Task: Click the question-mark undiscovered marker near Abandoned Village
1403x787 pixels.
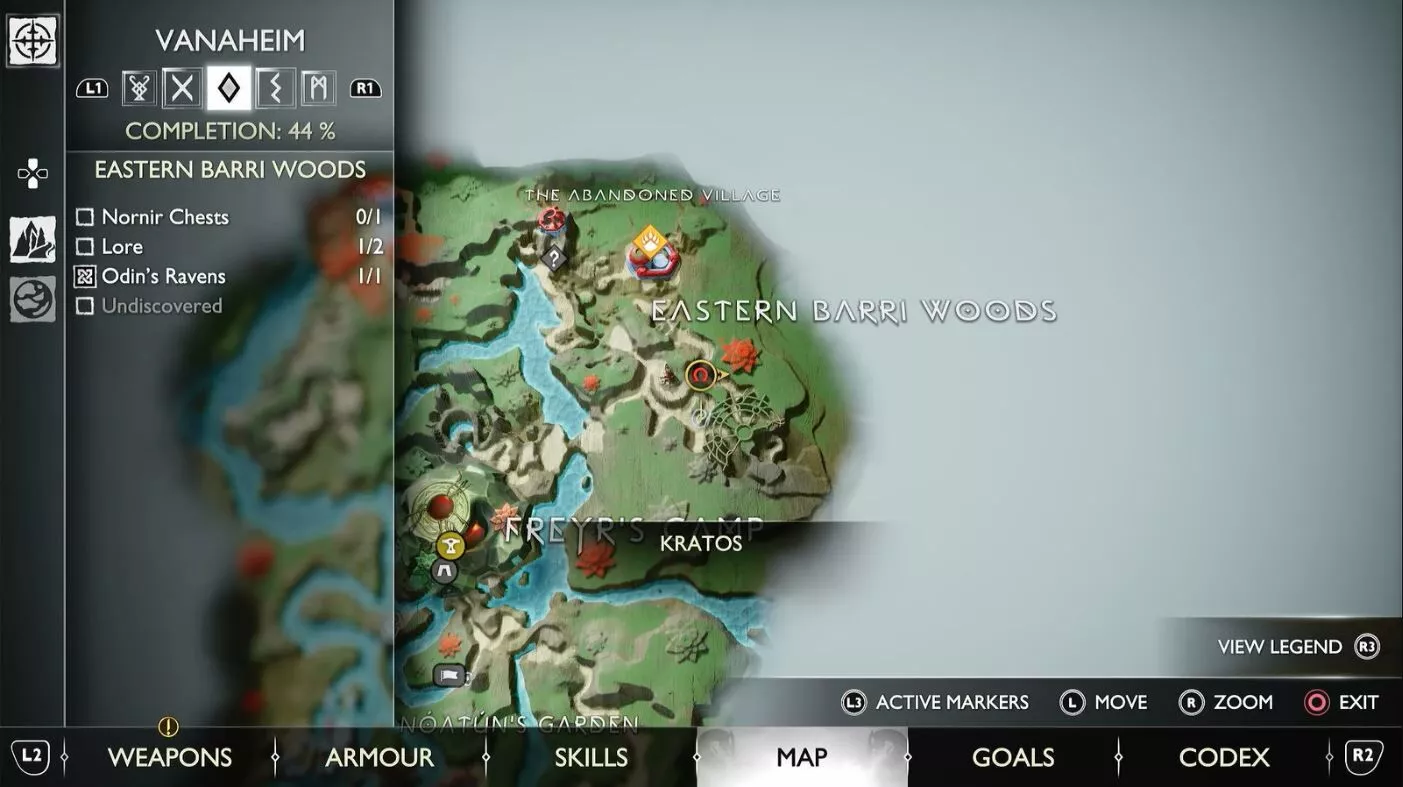Action: [552, 258]
